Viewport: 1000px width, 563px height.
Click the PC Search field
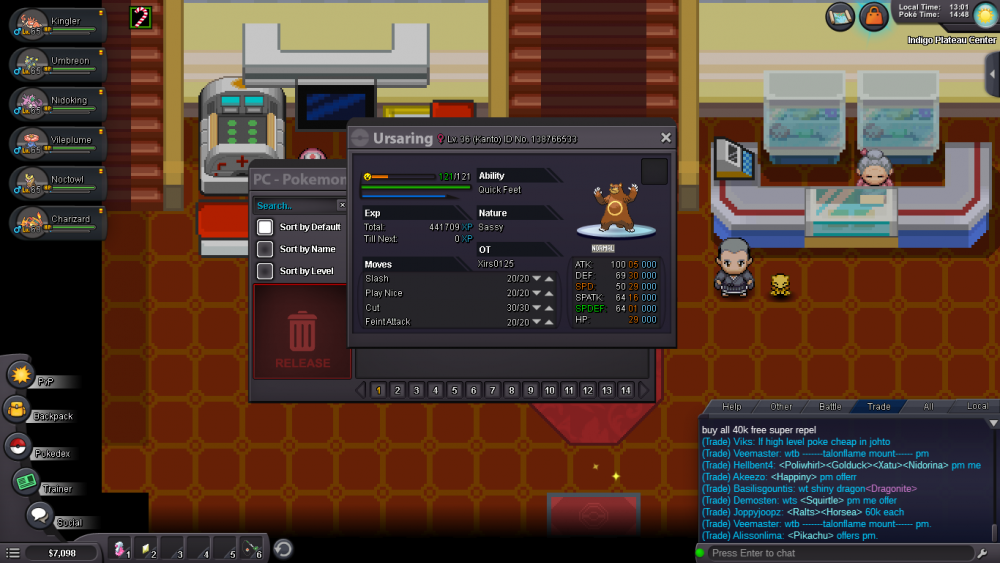click(294, 206)
